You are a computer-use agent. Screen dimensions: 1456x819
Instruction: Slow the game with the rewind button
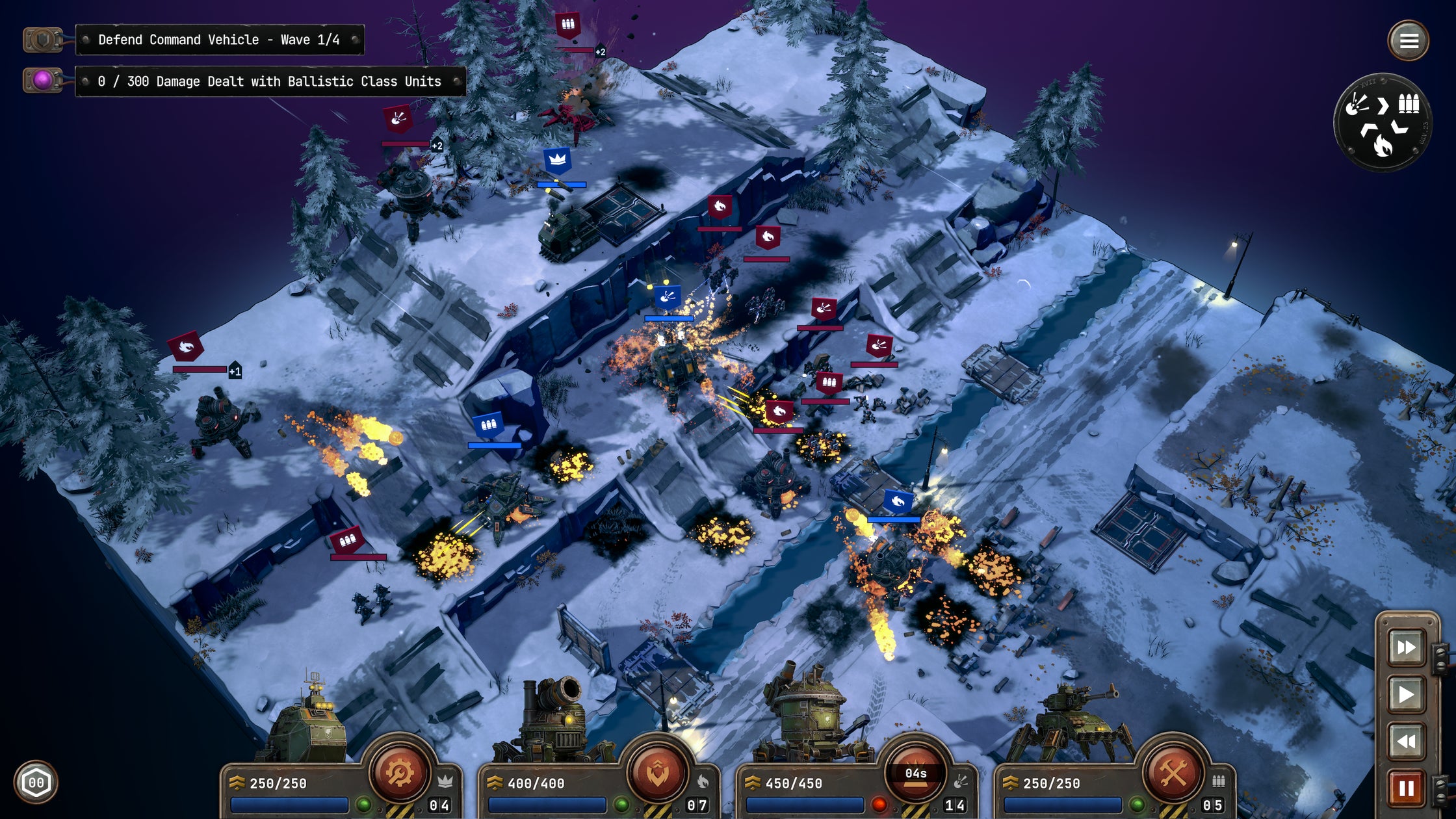pyautogui.click(x=1406, y=741)
